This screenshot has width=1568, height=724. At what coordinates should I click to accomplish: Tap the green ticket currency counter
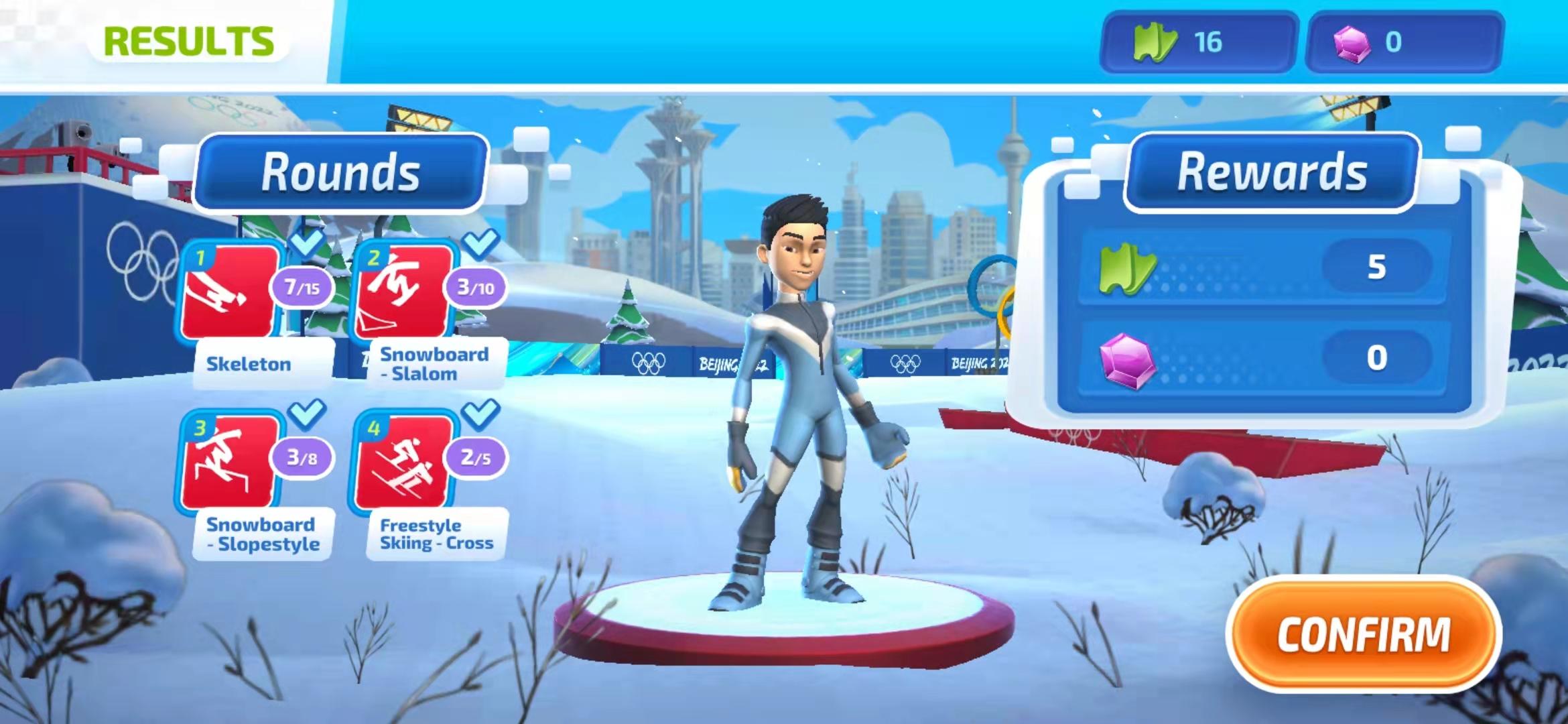click(x=1198, y=42)
